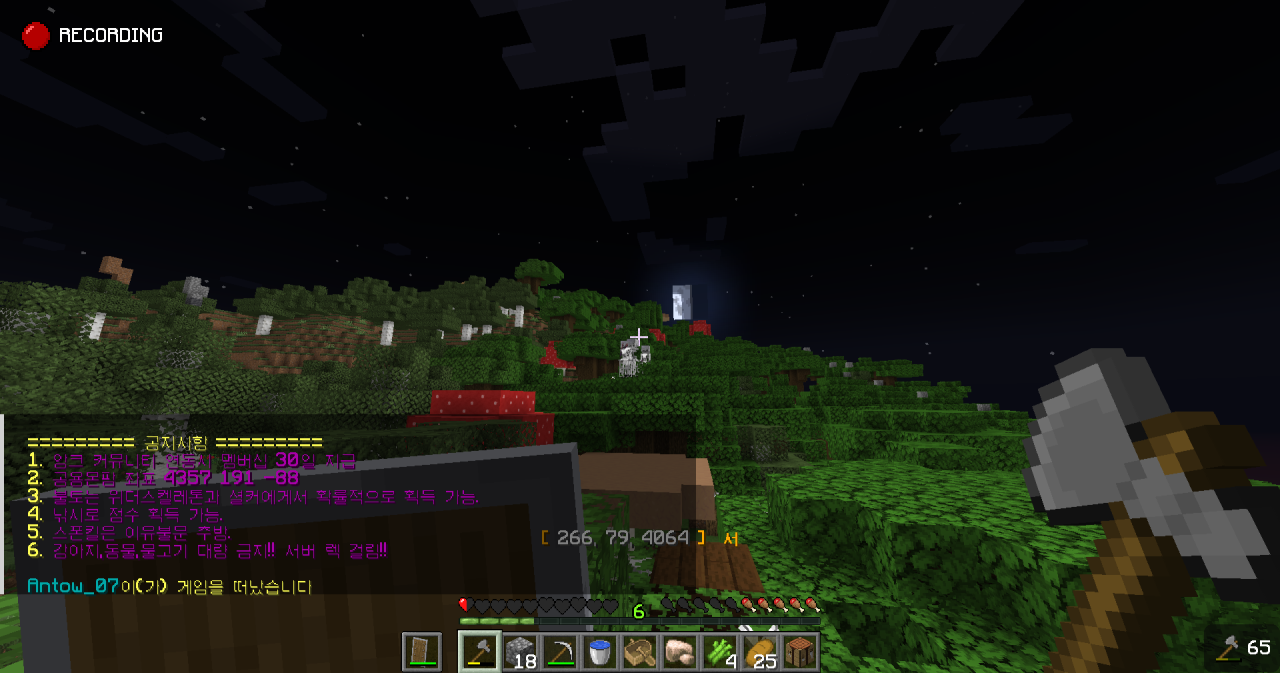
Task: Pick the wooden boat hotbar slot
Action: tap(640, 652)
